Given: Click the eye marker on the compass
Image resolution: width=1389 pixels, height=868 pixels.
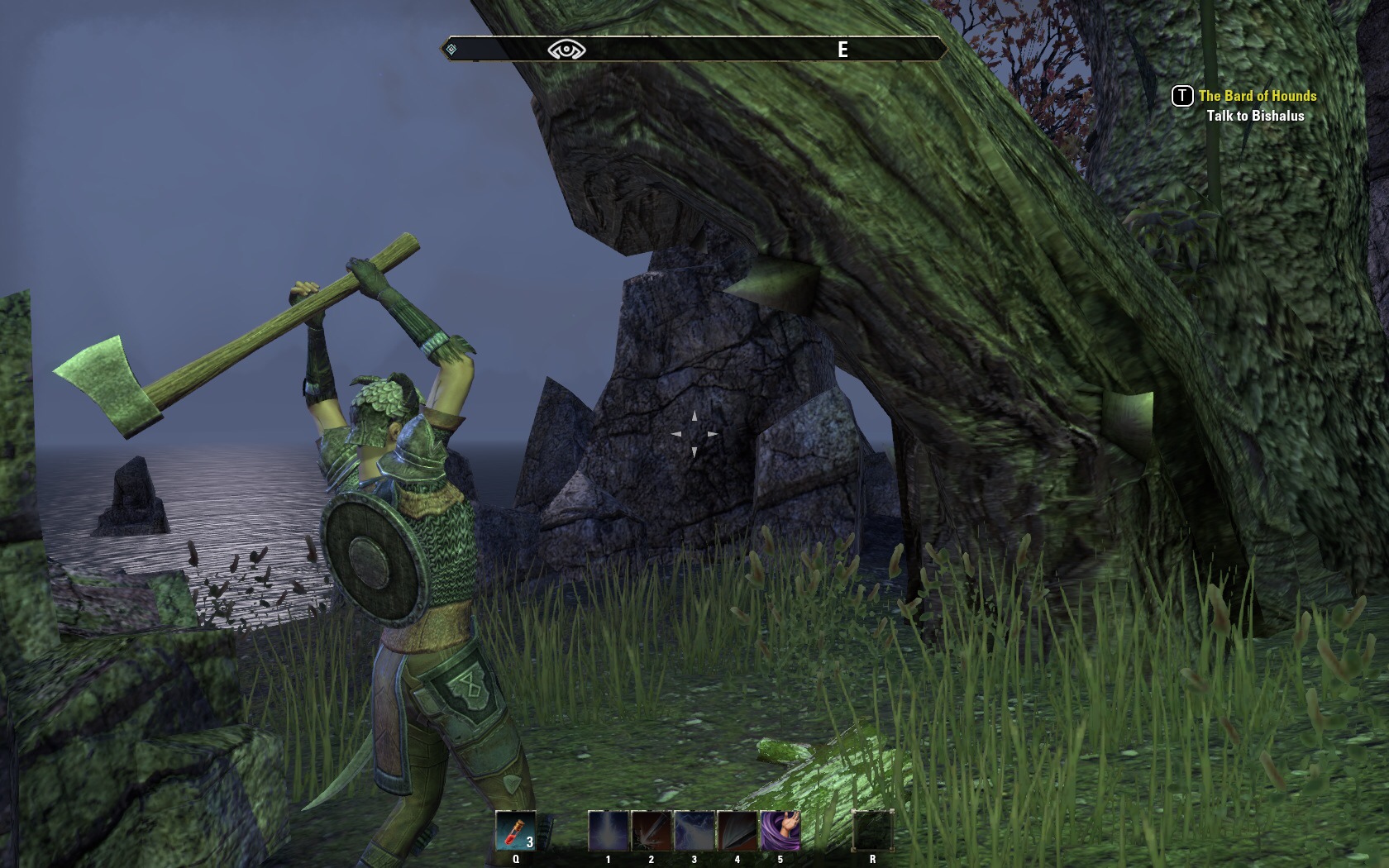Looking at the screenshot, I should 566,50.
